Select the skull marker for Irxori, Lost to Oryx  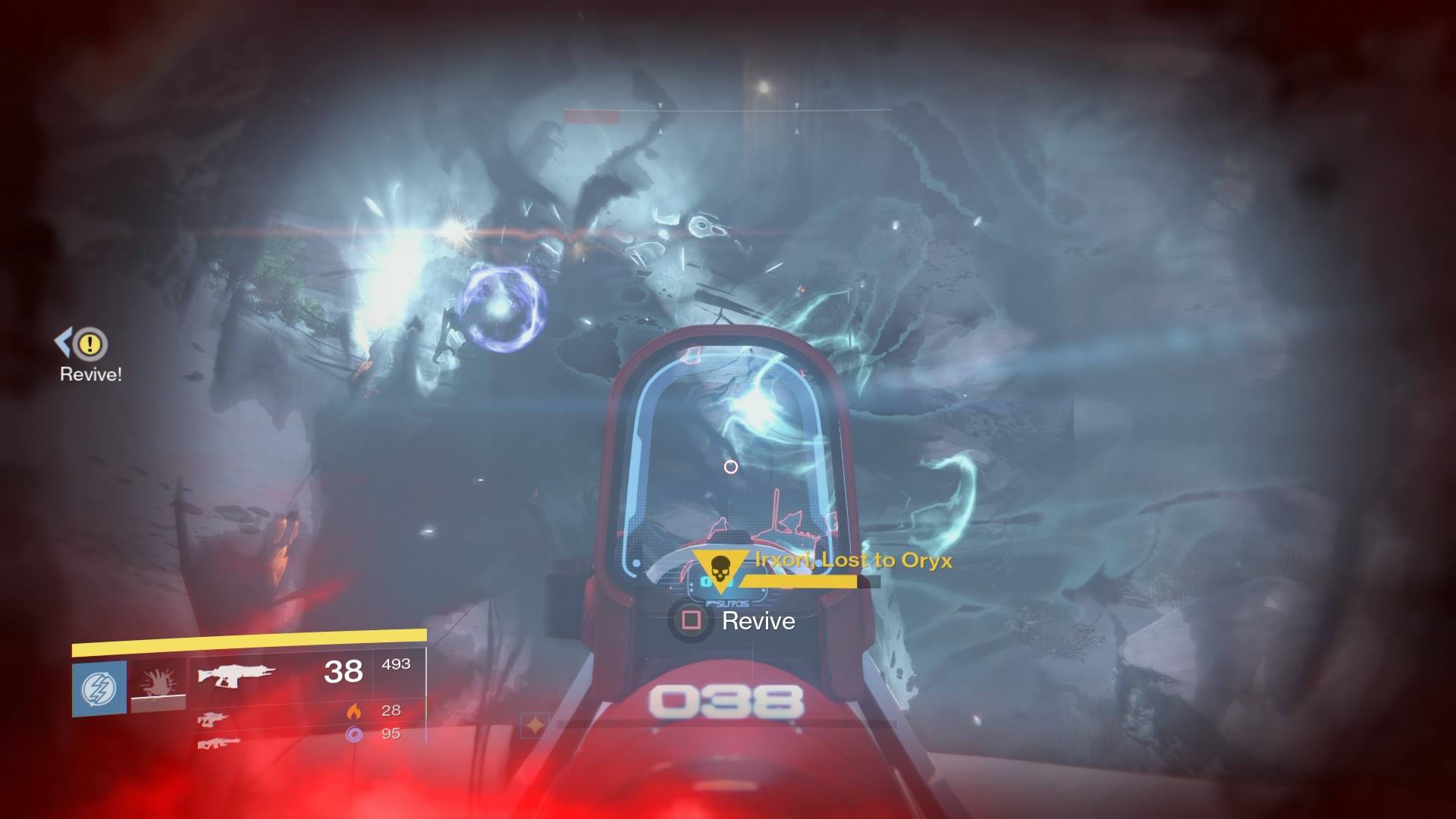tap(719, 567)
